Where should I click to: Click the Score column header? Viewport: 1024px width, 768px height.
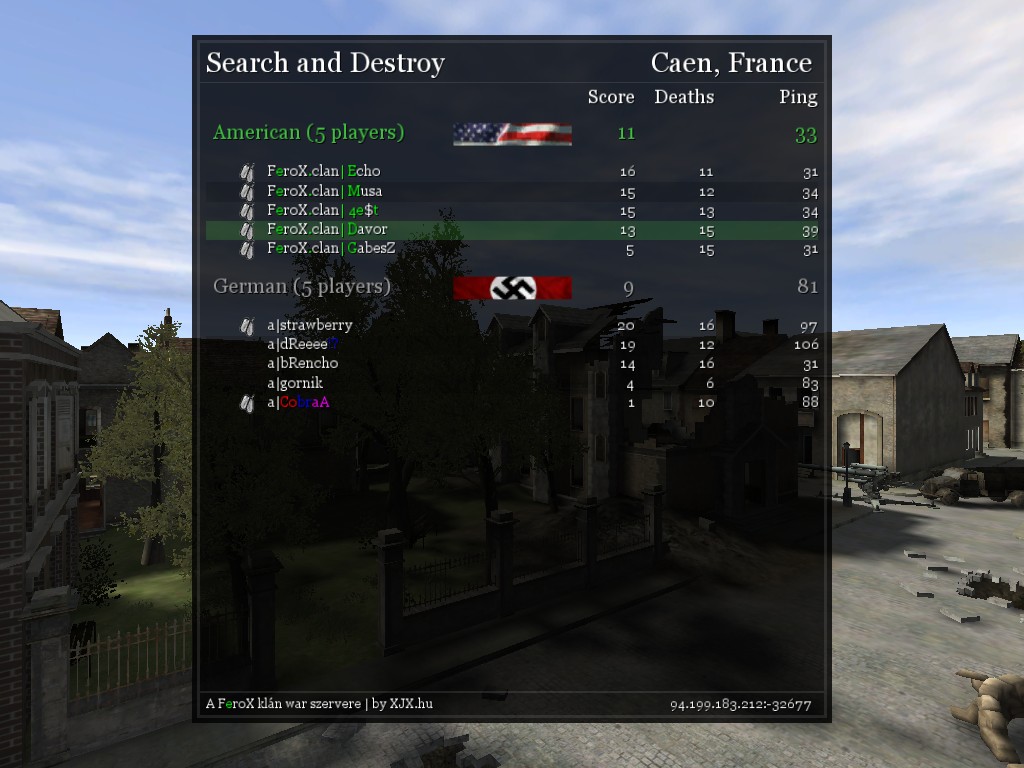coord(611,97)
